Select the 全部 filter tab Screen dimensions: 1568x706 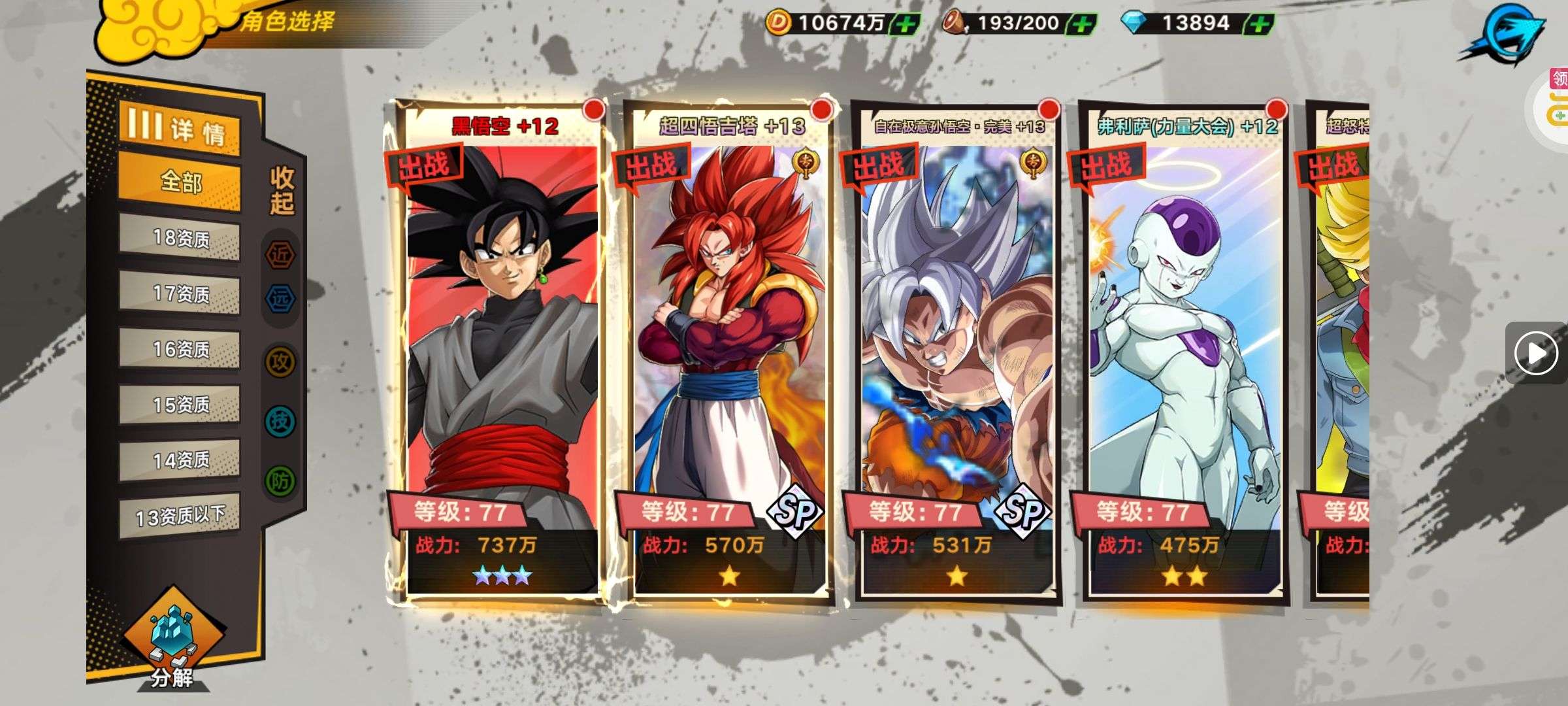coord(180,182)
